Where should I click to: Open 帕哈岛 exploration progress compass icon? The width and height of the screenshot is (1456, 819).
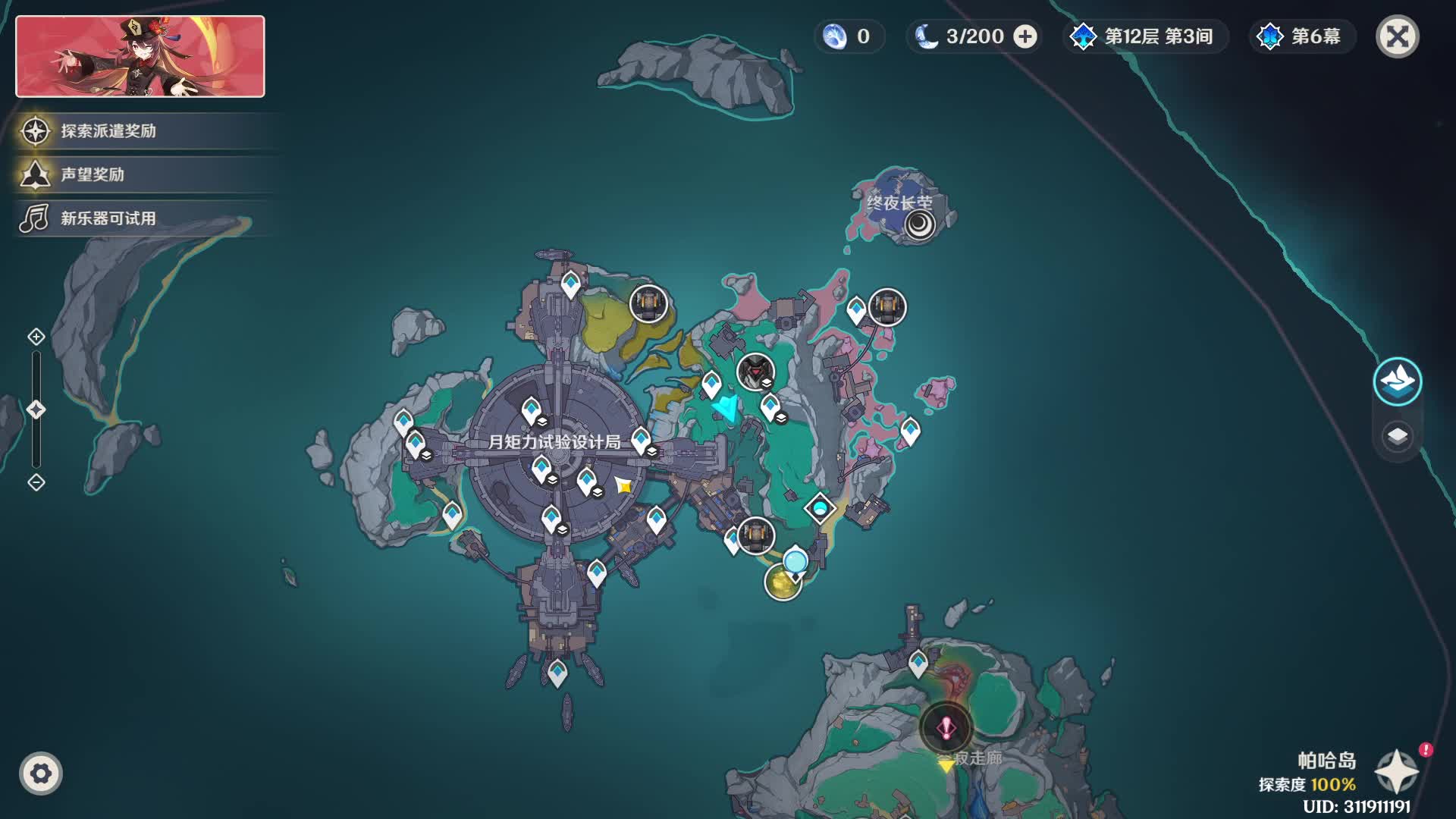pyautogui.click(x=1396, y=771)
